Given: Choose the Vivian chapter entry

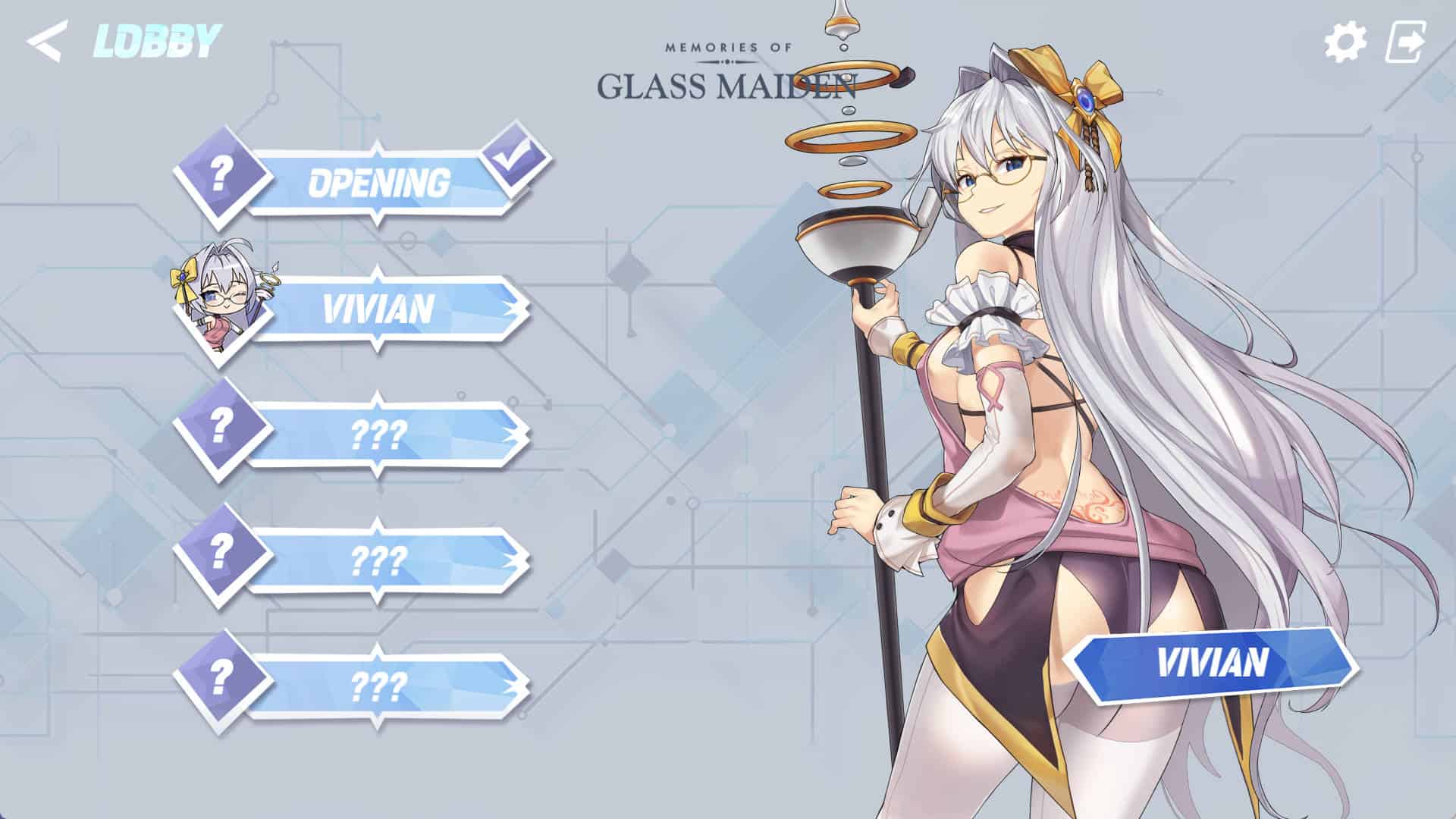Looking at the screenshot, I should 378,309.
